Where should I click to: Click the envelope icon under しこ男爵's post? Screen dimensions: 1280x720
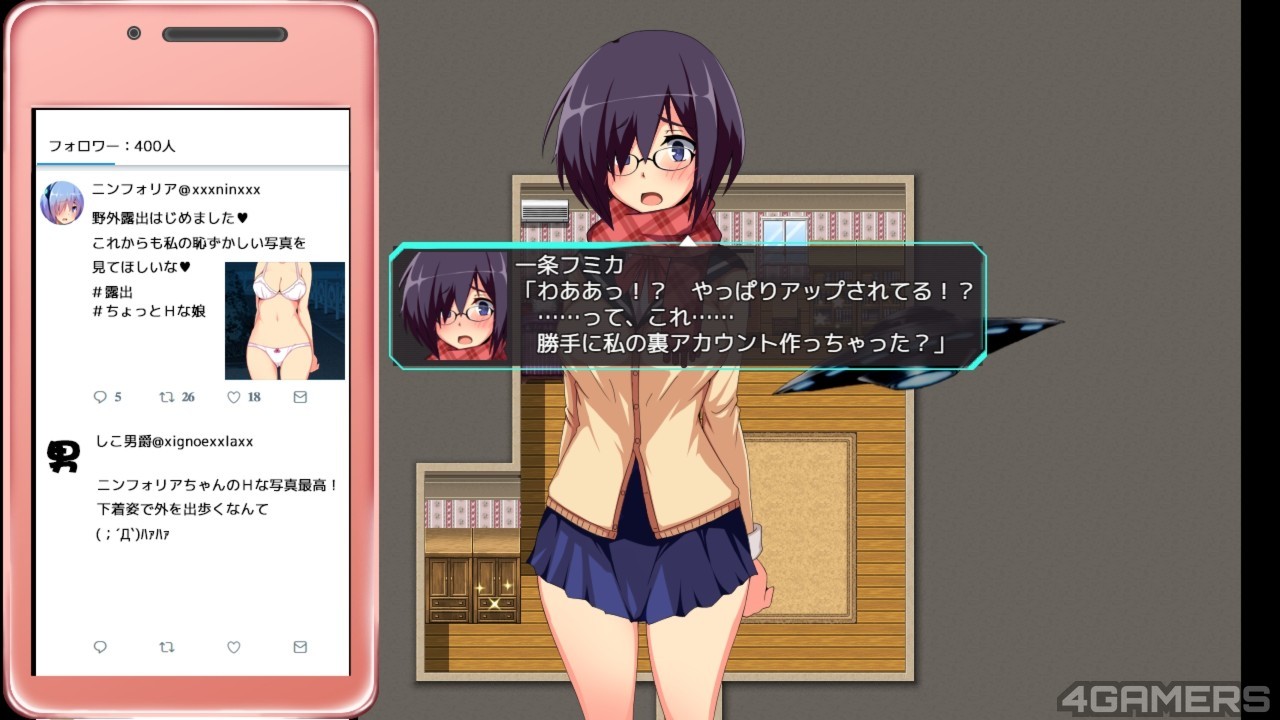click(x=300, y=647)
